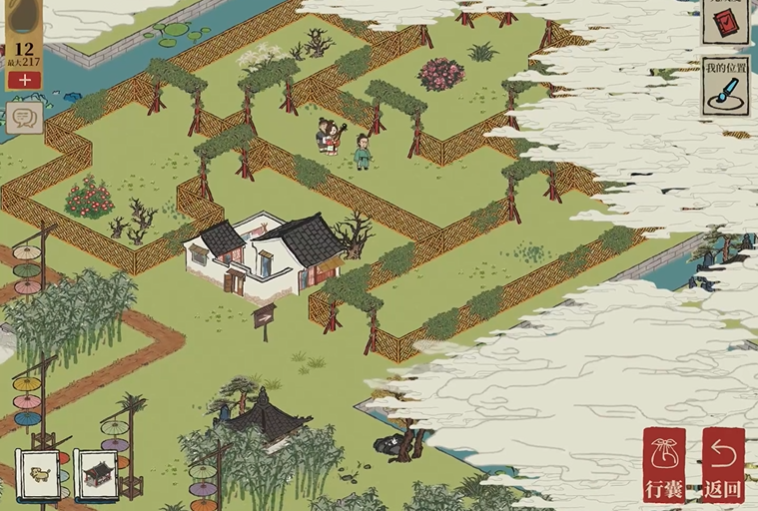Viewport: 758px width, 511px height.
Task: Tap the red plus button under 217
Action: (24, 80)
